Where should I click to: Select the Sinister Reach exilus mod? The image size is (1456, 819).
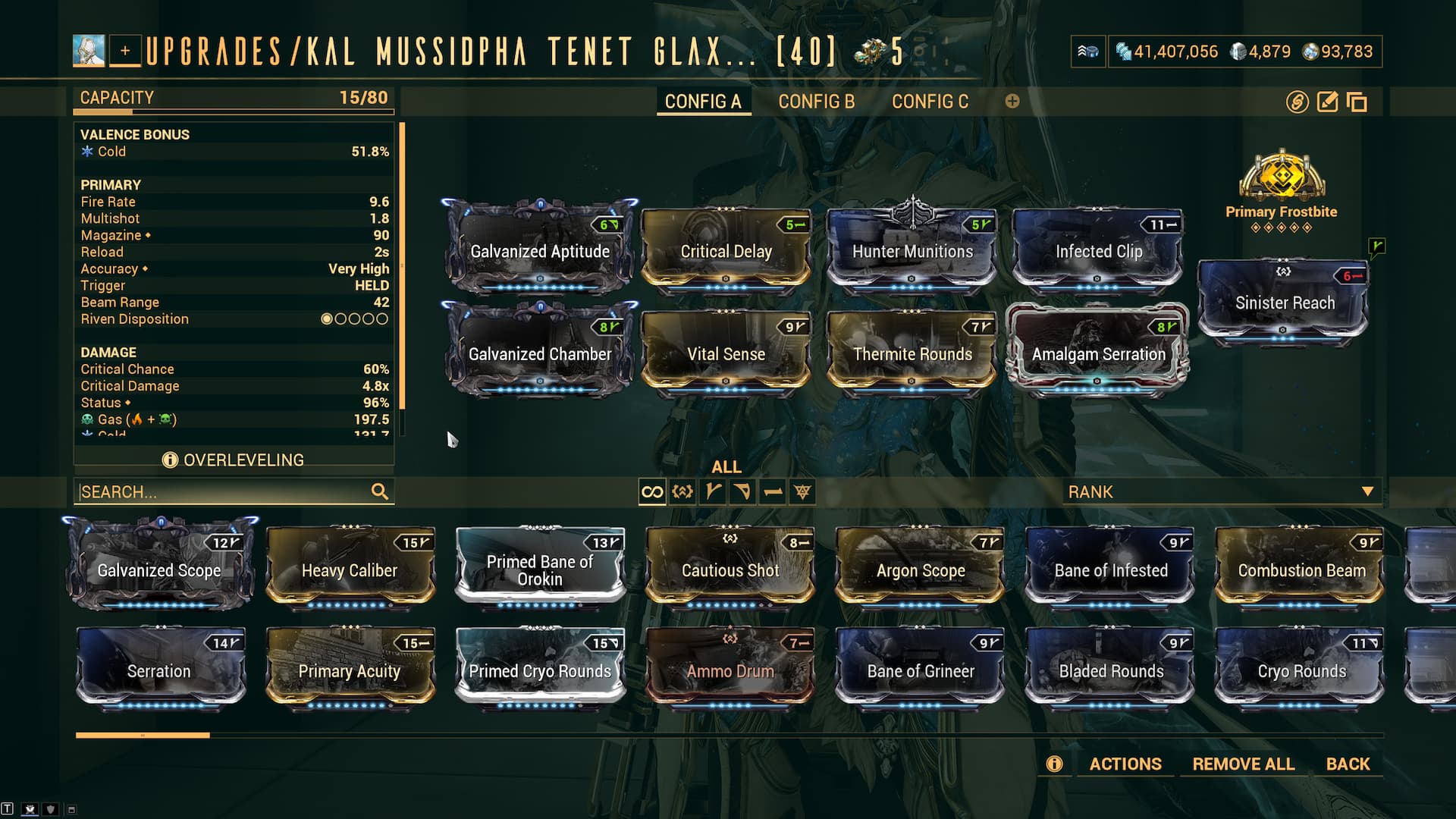pyautogui.click(x=1284, y=302)
